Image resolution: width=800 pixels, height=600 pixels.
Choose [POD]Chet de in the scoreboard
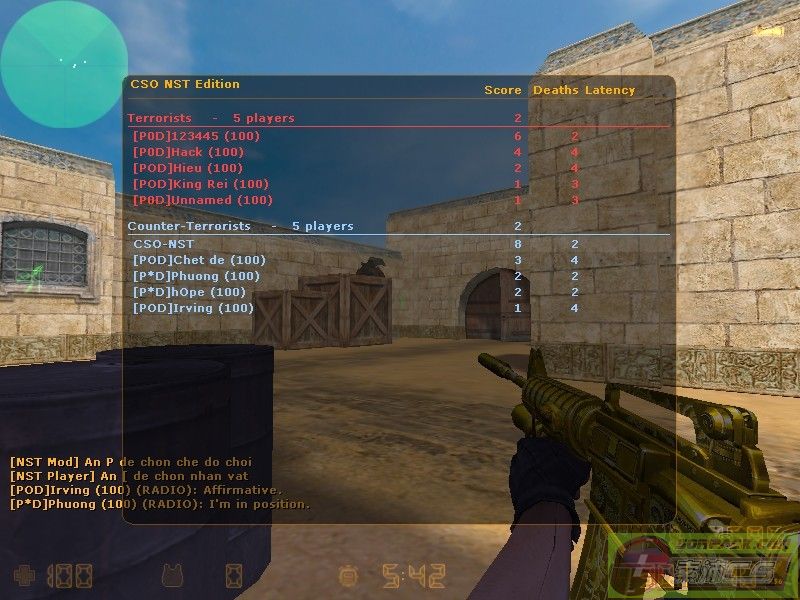point(199,260)
